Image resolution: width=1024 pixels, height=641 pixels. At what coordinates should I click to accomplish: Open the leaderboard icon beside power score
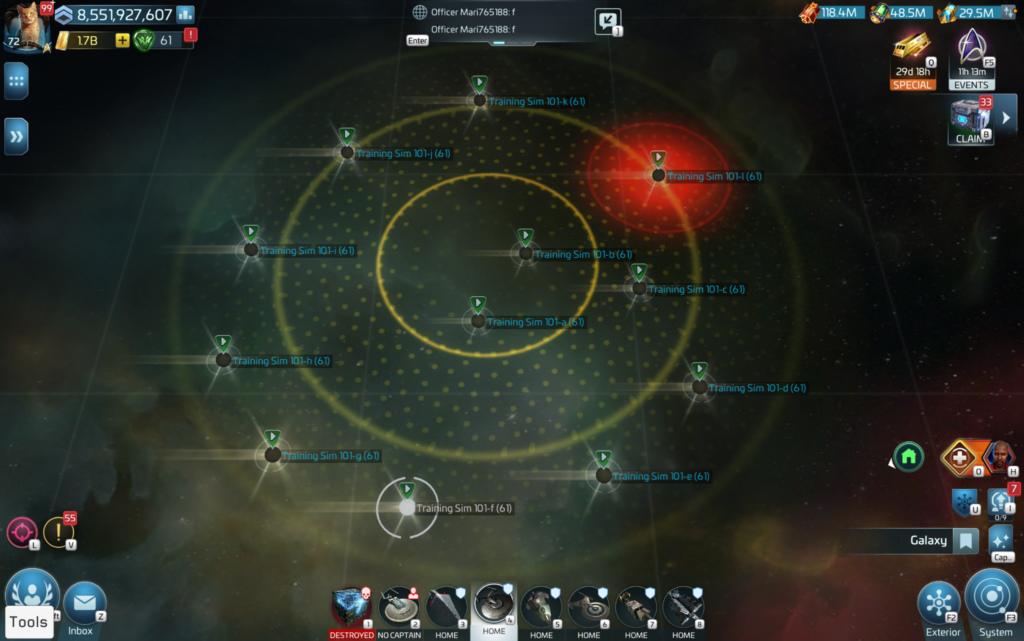point(185,14)
